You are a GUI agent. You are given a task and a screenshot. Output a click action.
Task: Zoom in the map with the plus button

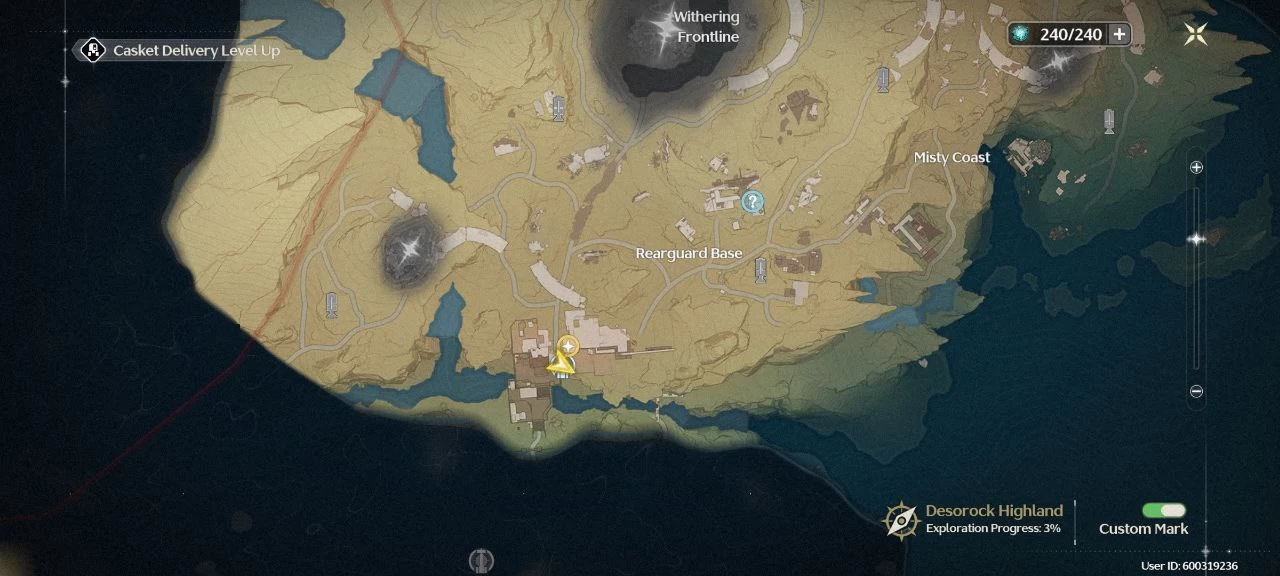[1196, 168]
